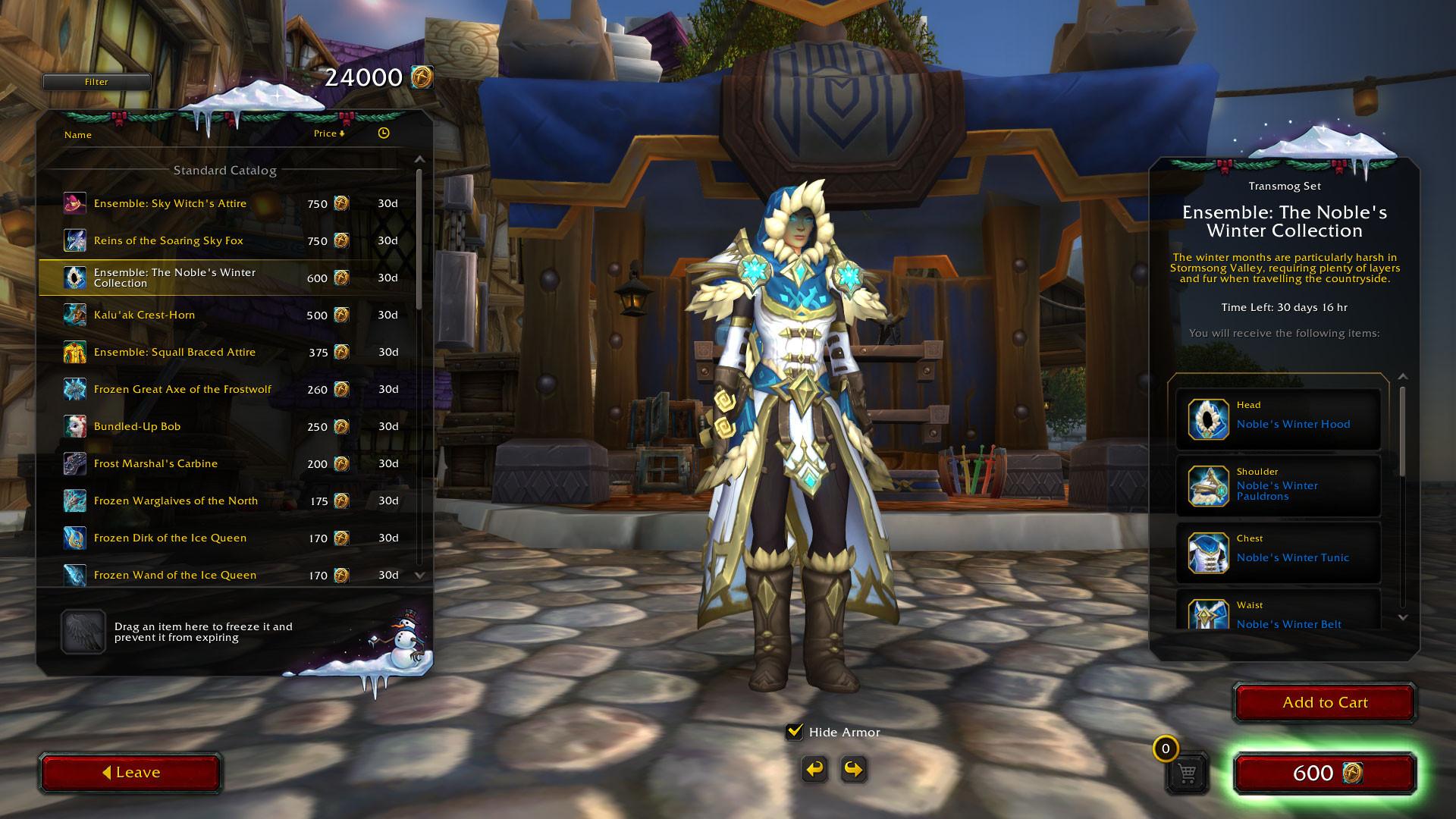Rotate character with the right arrow button
Screen dimensions: 1456x819
pos(853,770)
